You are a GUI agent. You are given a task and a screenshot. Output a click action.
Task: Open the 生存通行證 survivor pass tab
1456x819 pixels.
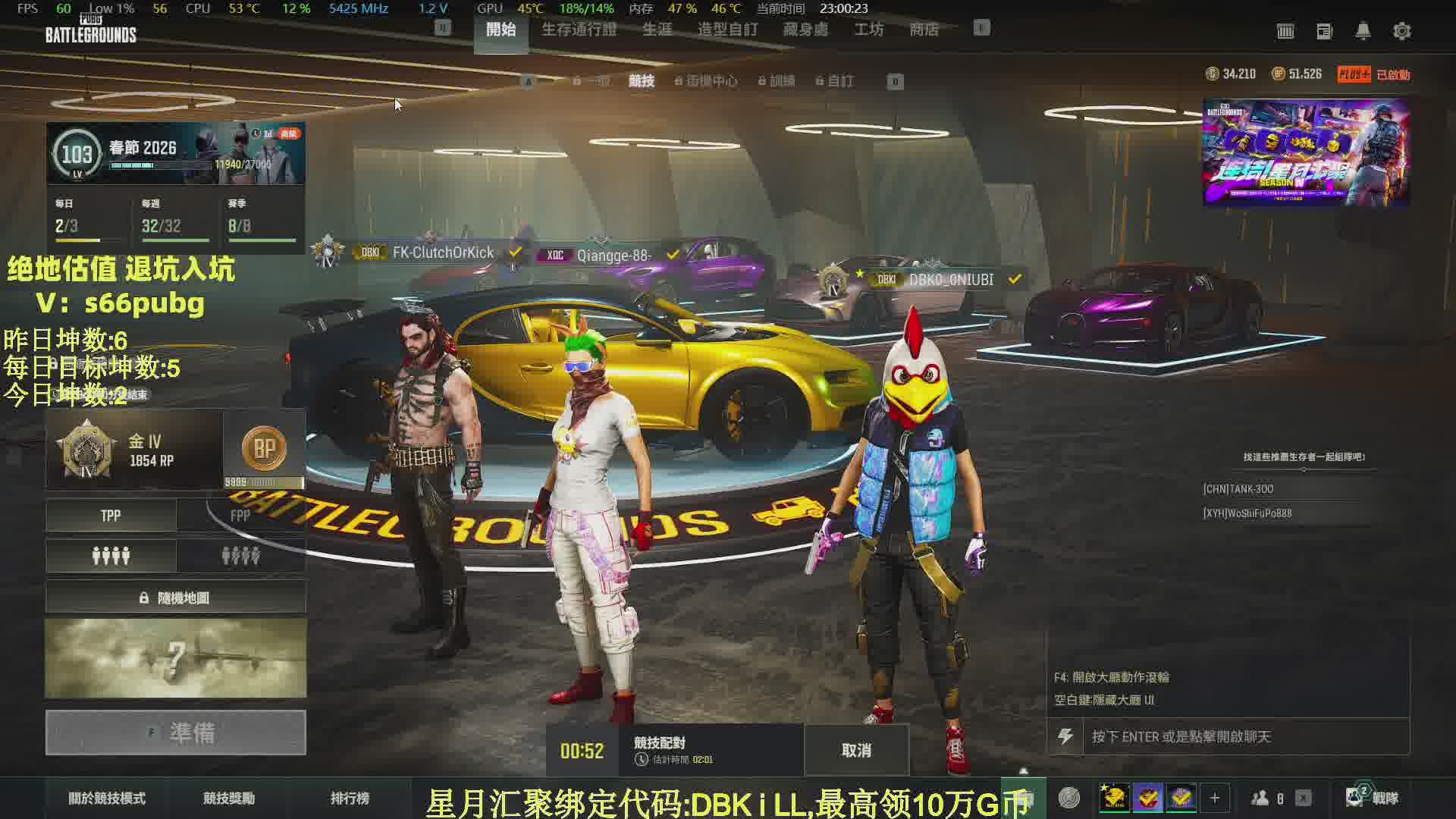(x=579, y=30)
